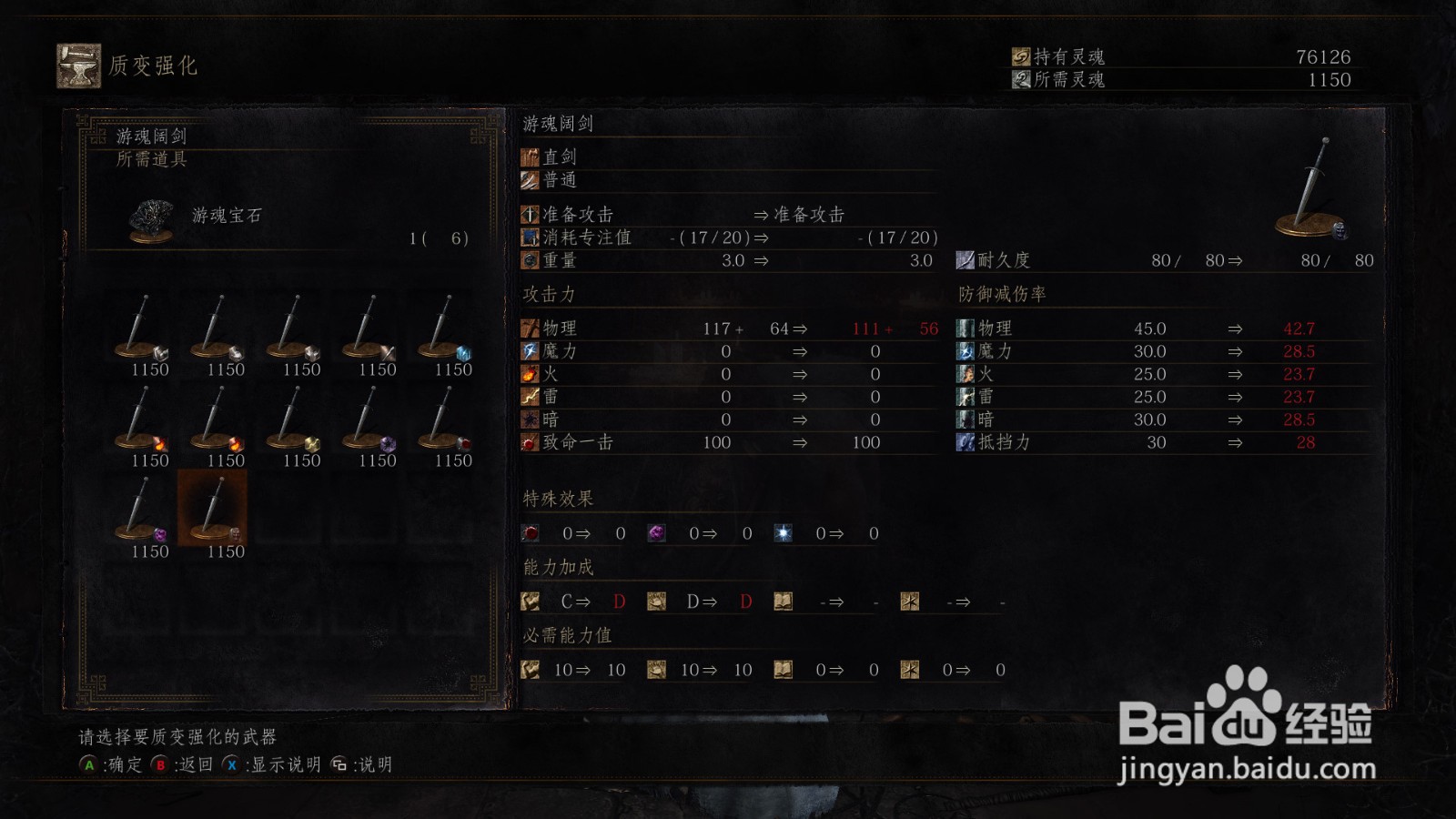Click the 持有灵魂 soul icon at top right
Screen dimensions: 1456x819
1021,55
